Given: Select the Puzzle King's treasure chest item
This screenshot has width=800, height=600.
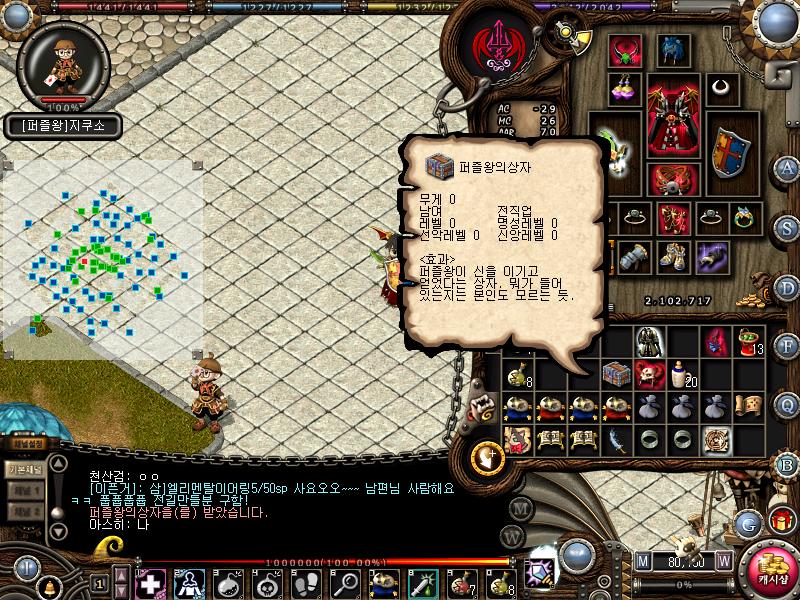Looking at the screenshot, I should point(618,374).
